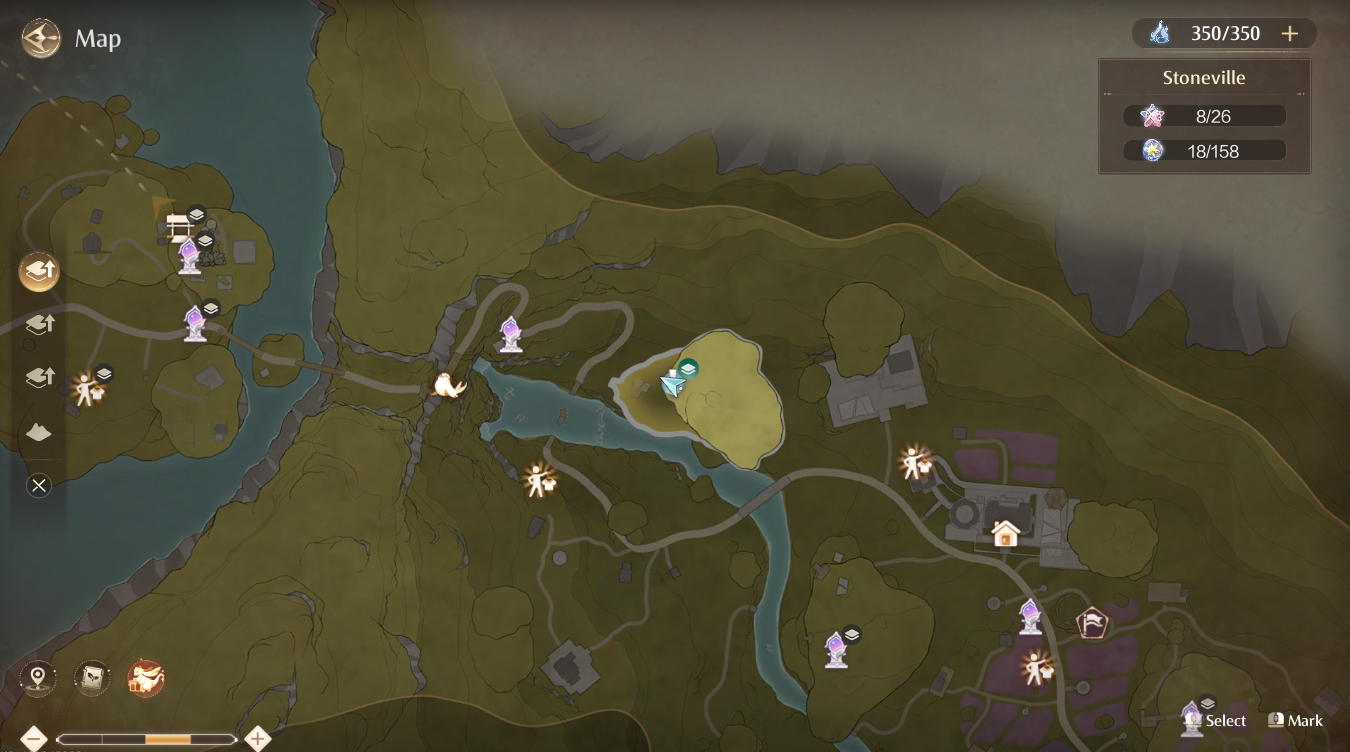Image resolution: width=1350 pixels, height=752 pixels.
Task: Click the Map title header
Action: (x=97, y=39)
